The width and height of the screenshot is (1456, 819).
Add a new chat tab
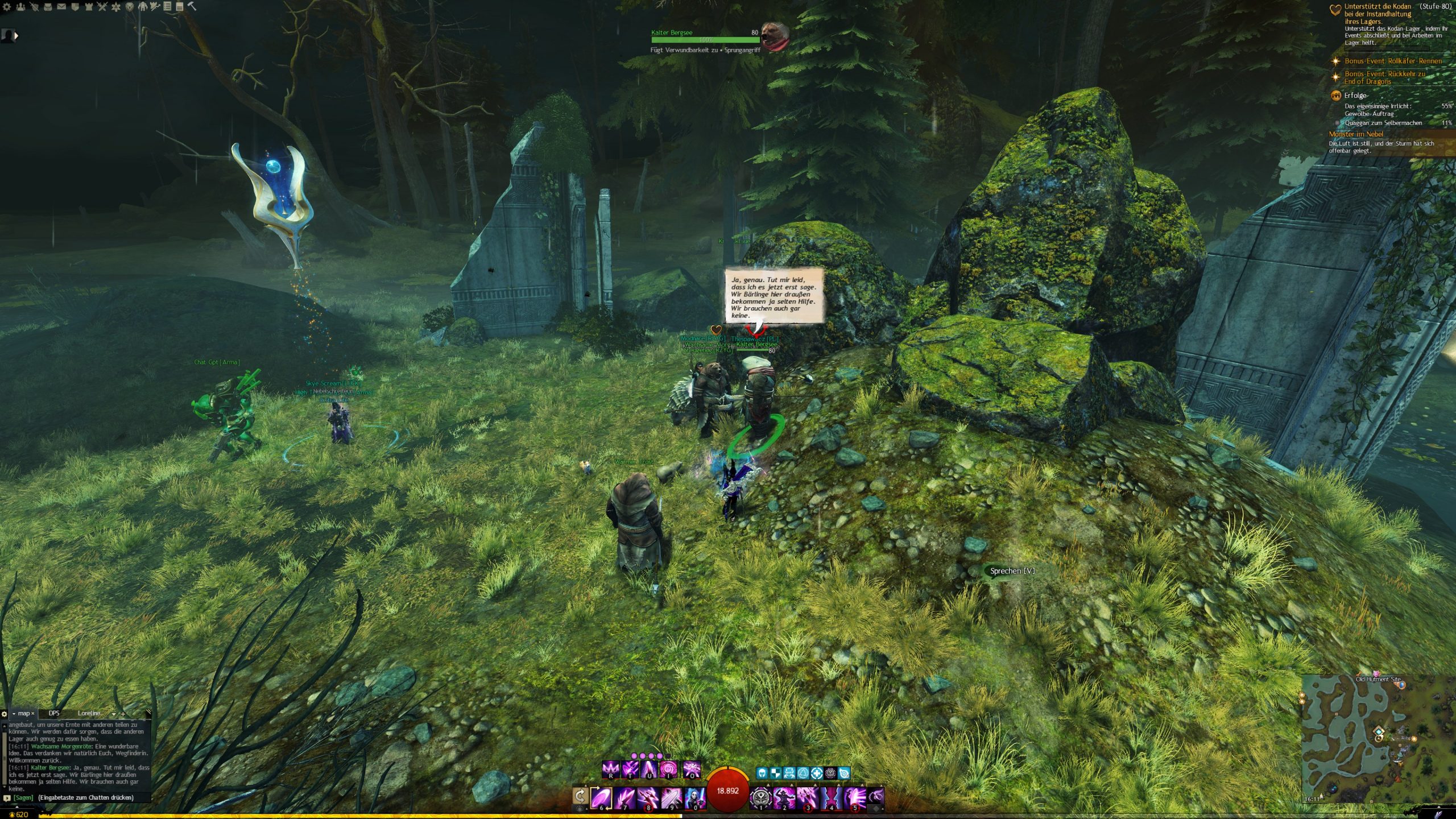(x=123, y=714)
